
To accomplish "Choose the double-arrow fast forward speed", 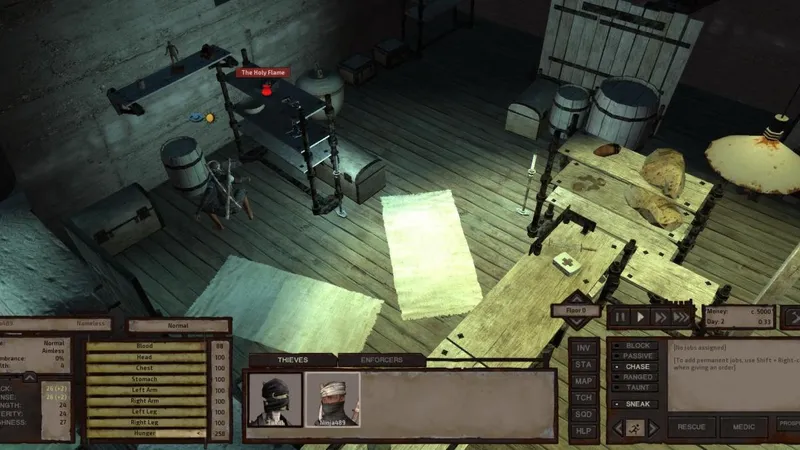I will [661, 317].
